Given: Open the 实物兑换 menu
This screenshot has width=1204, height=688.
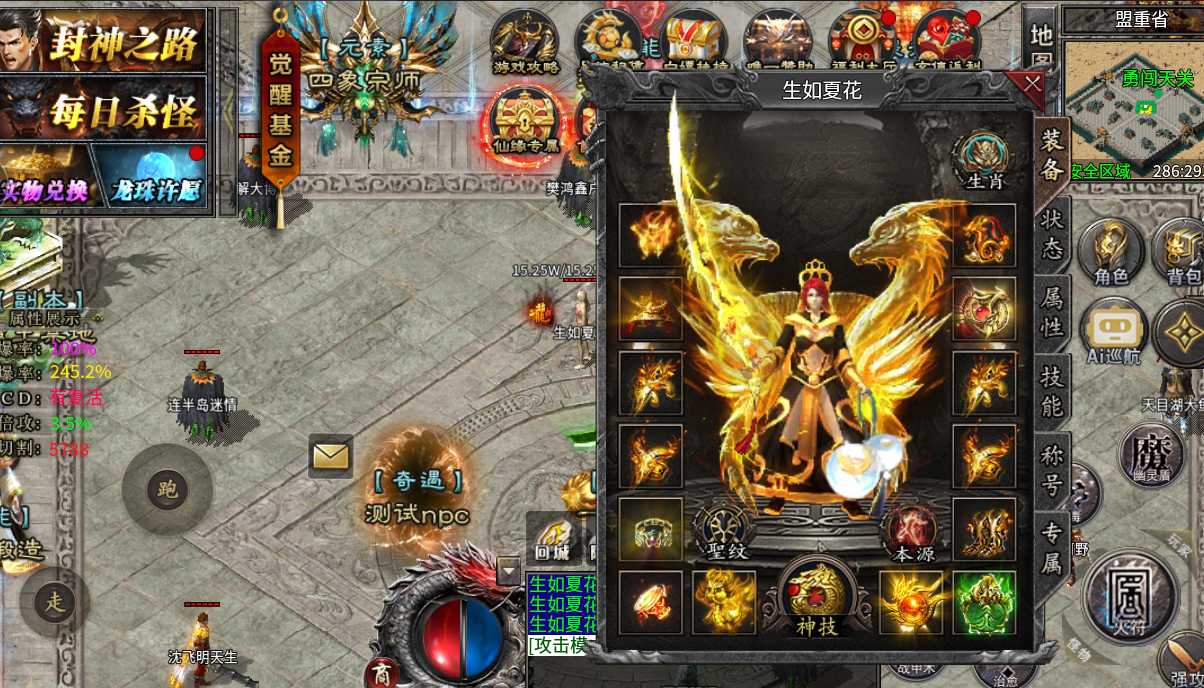Looking at the screenshot, I should 45,178.
